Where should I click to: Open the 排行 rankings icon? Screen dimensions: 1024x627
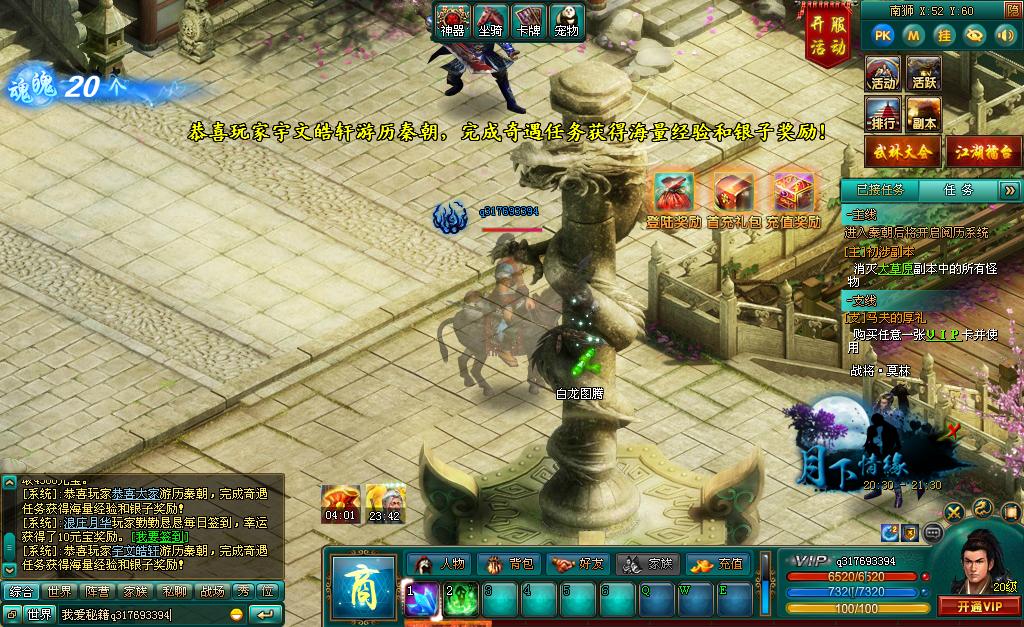point(883,114)
